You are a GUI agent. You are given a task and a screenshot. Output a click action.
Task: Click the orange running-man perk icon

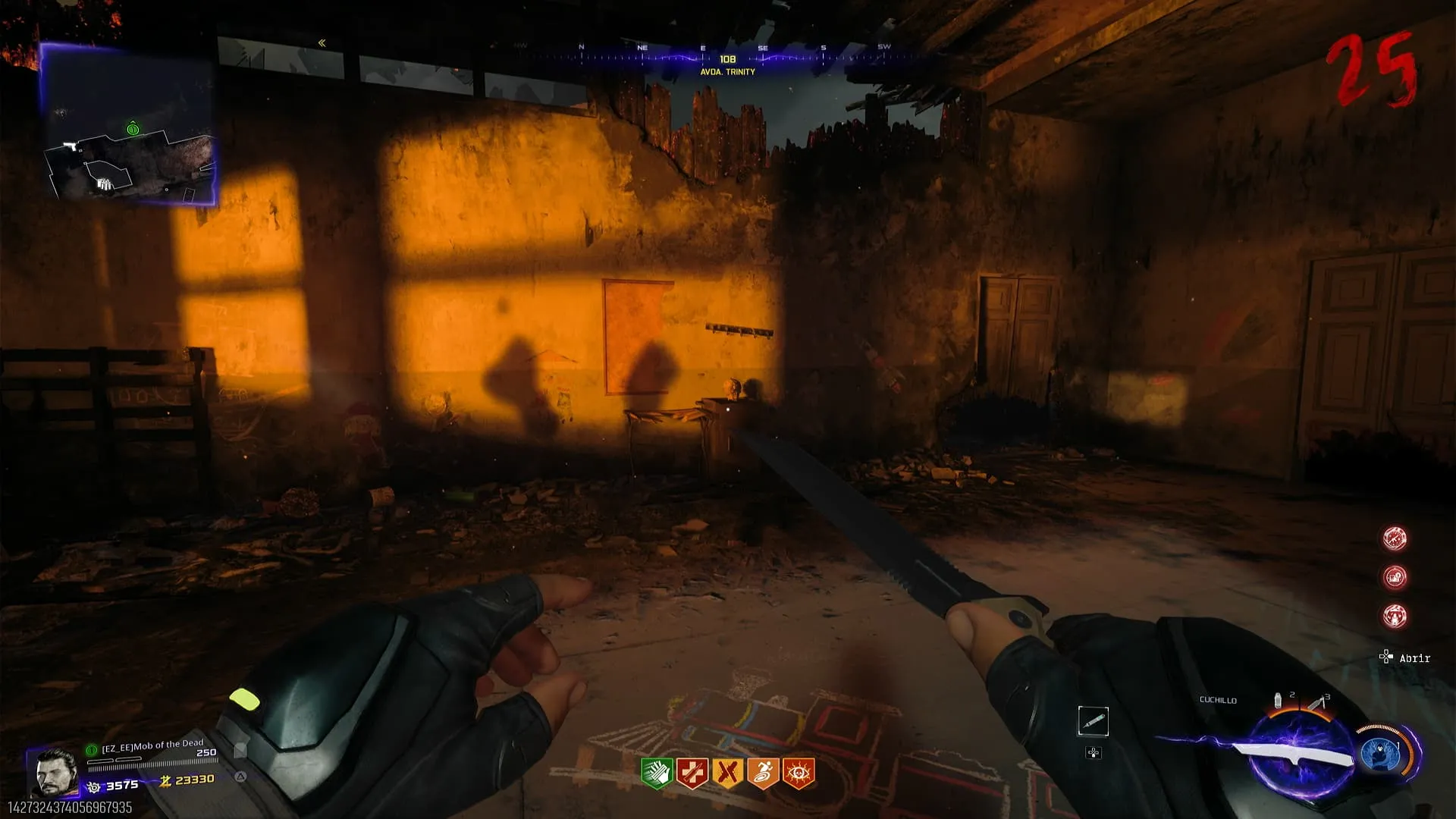pyautogui.click(x=763, y=773)
